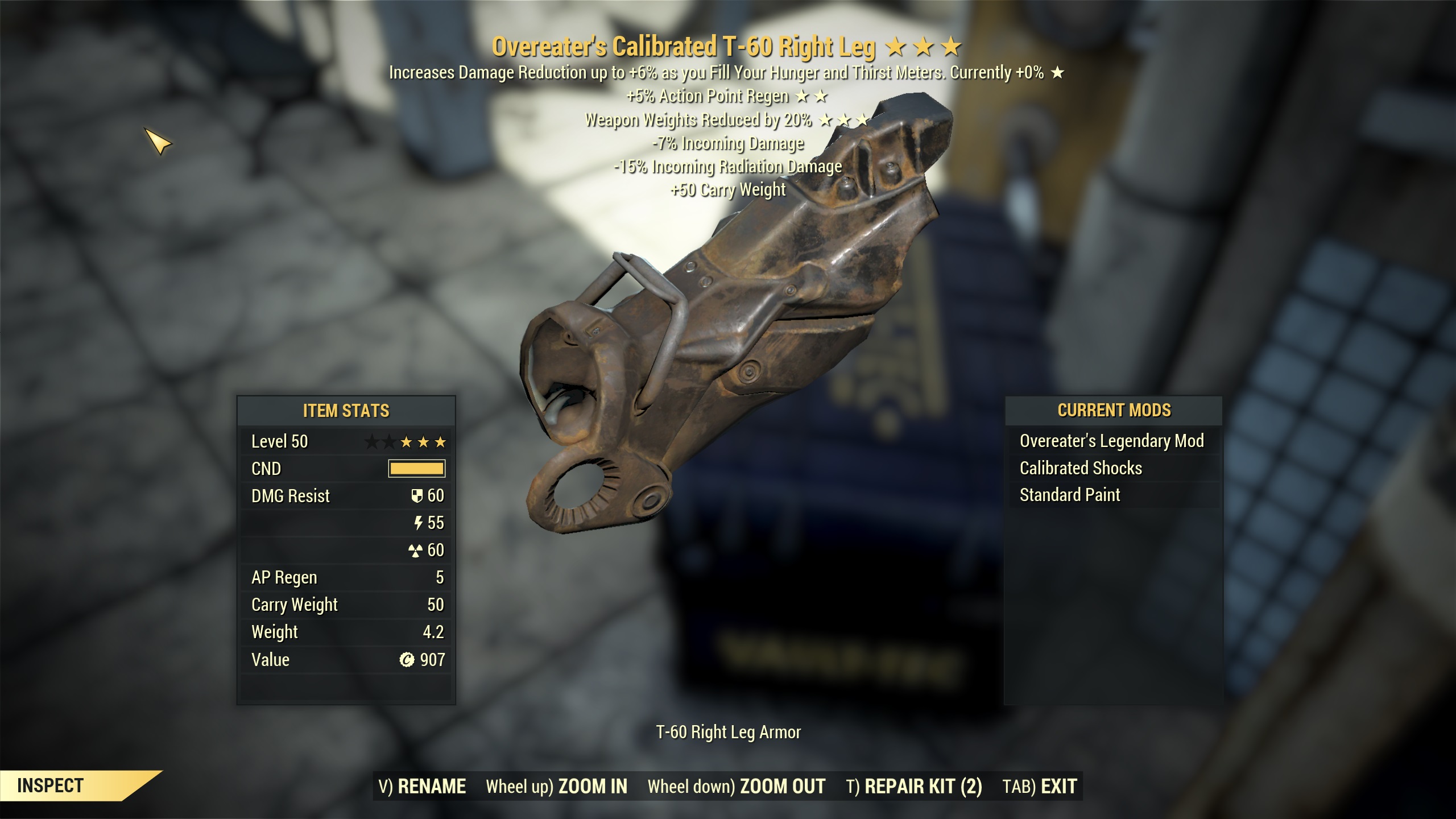Viewport: 1456px width, 819px height.
Task: Choose the Rename option in the bottom bar
Action: [422, 787]
